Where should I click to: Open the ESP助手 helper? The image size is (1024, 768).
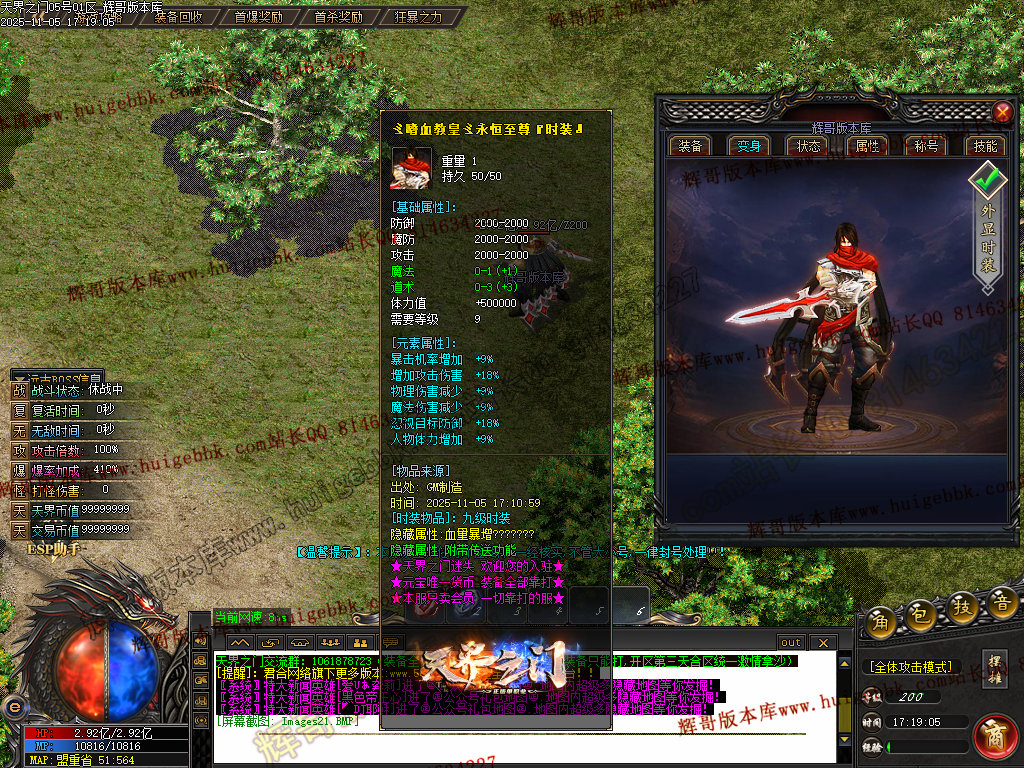coord(52,549)
